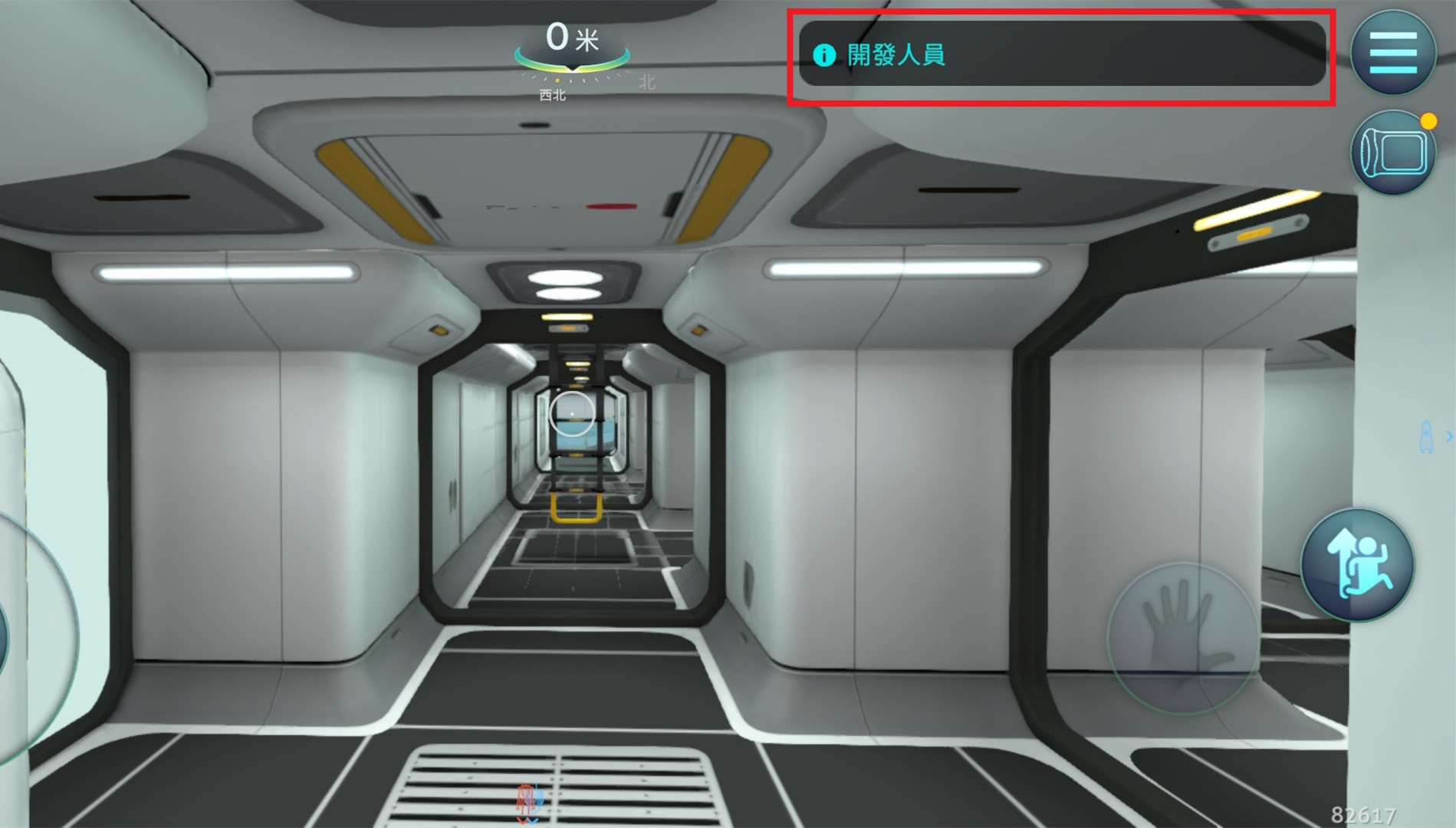1456x828 pixels.
Task: Tap the hand interact button
Action: click(1182, 638)
